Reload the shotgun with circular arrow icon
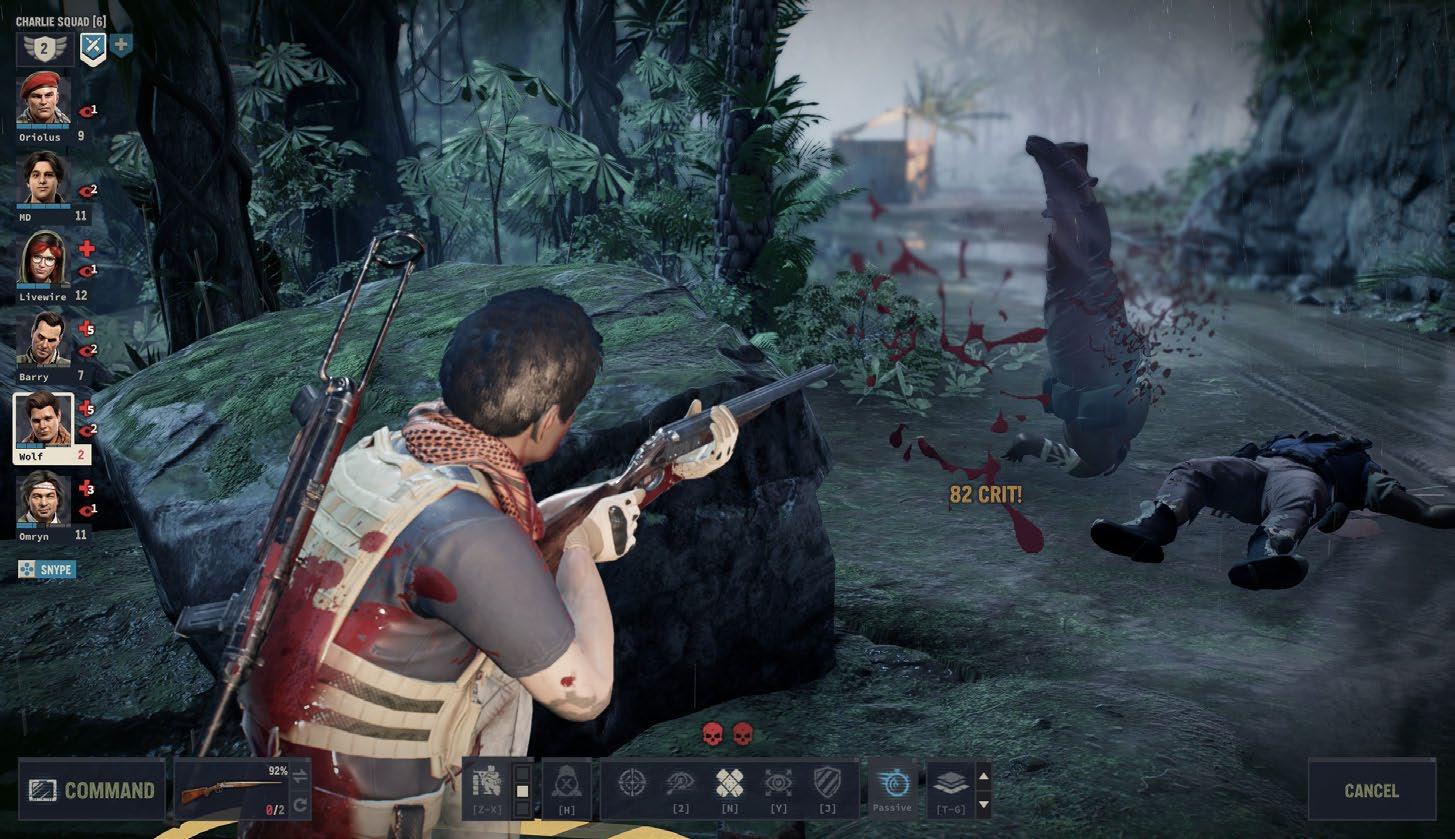Image resolution: width=1455 pixels, height=839 pixels. (x=299, y=804)
